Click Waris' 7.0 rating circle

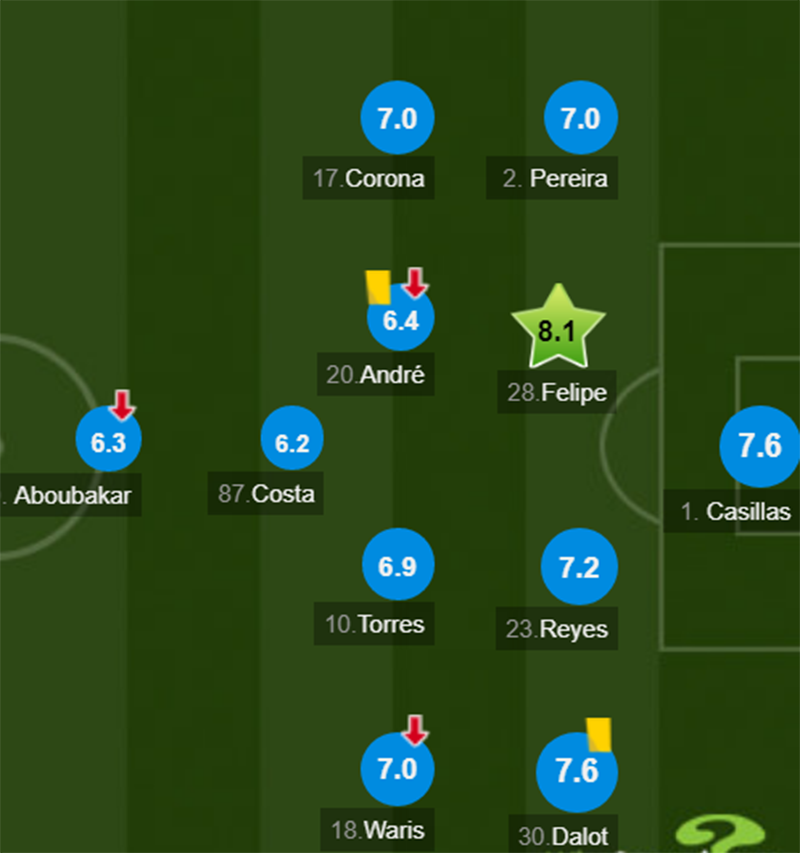397,770
